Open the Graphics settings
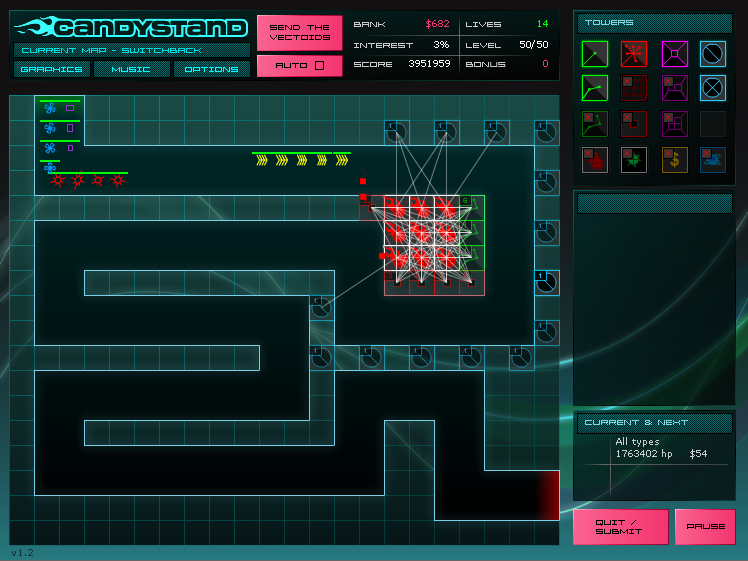The width and height of the screenshot is (748, 561). point(52,69)
